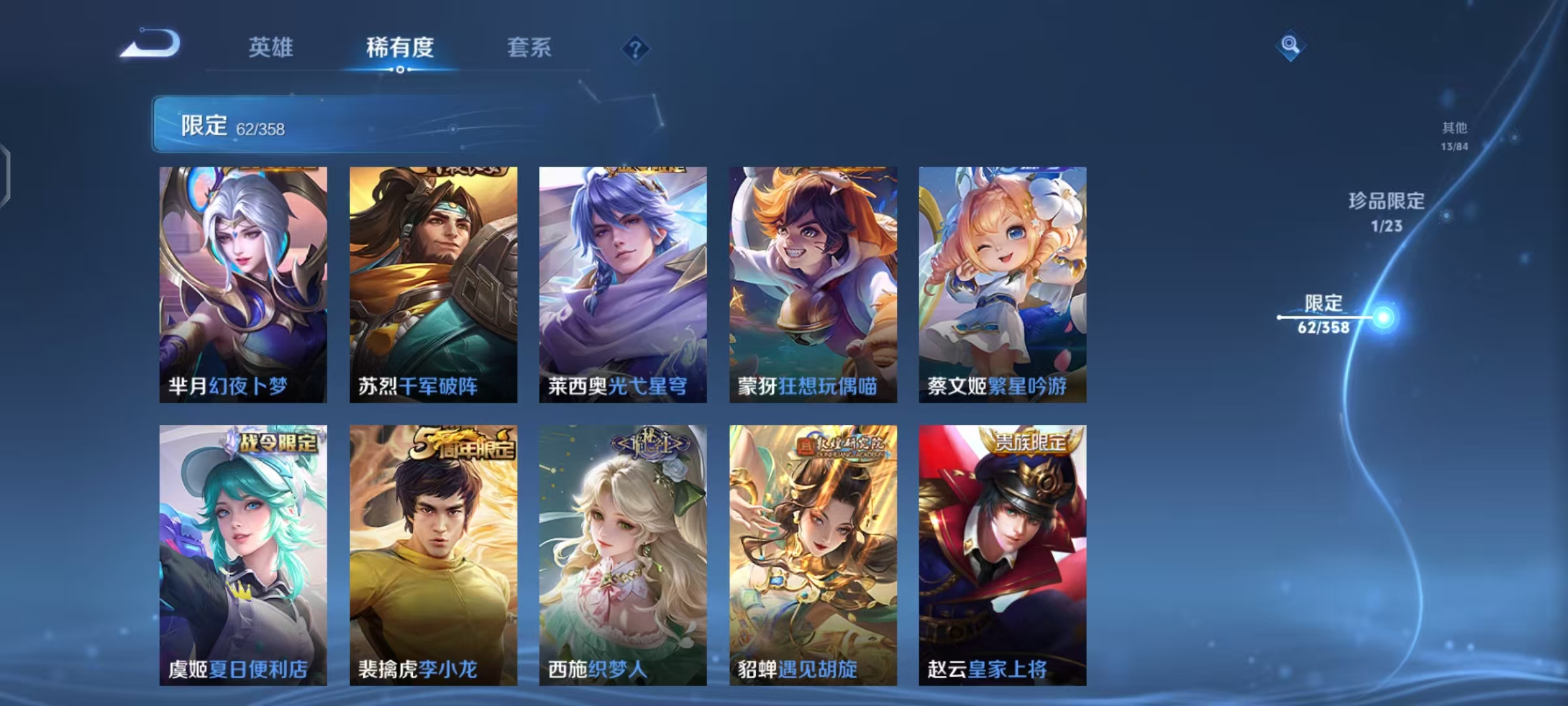Switch to the 英雄 tab
Image resolution: width=1568 pixels, height=706 pixels.
[x=272, y=48]
